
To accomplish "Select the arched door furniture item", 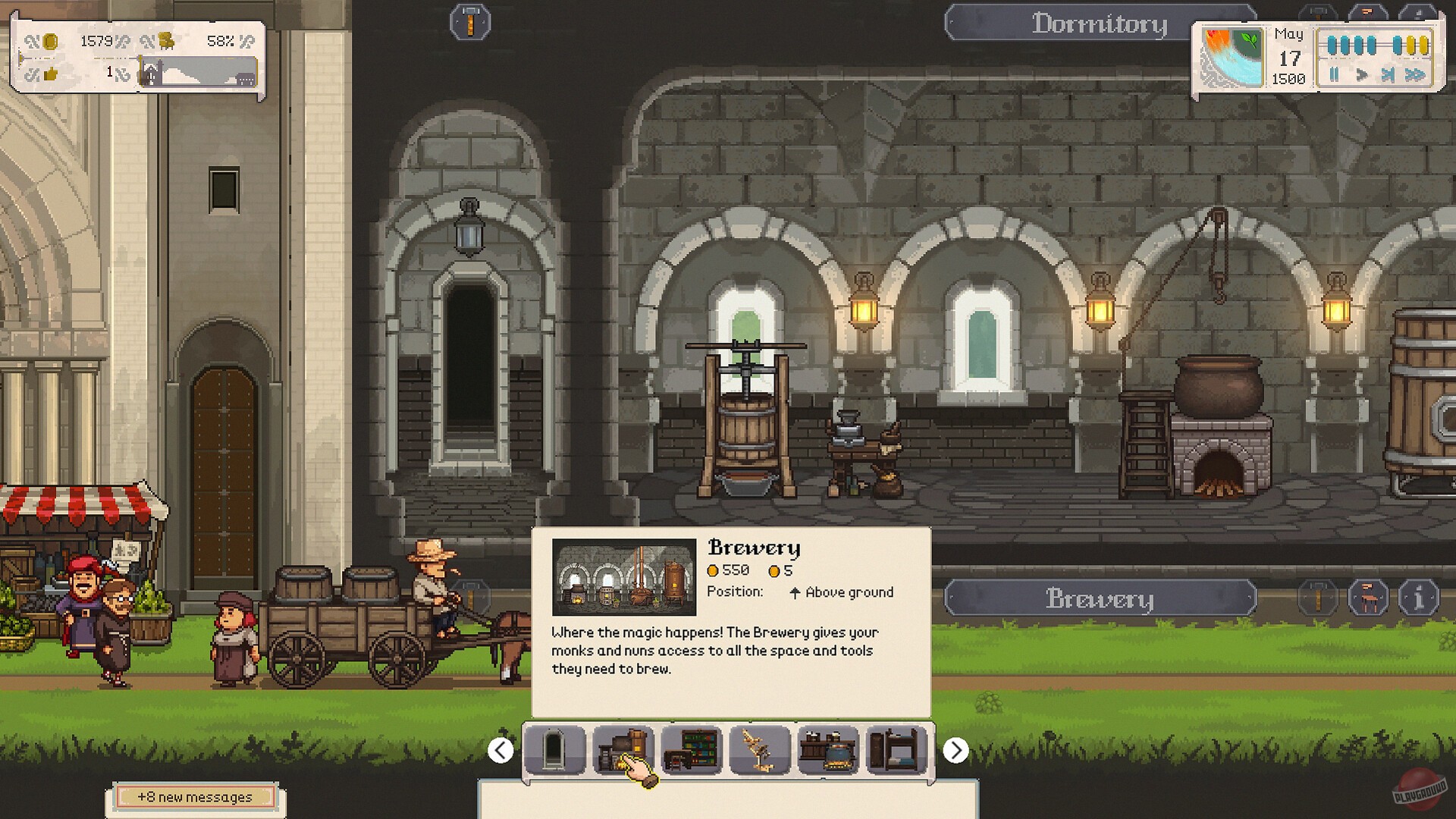I will (x=557, y=752).
